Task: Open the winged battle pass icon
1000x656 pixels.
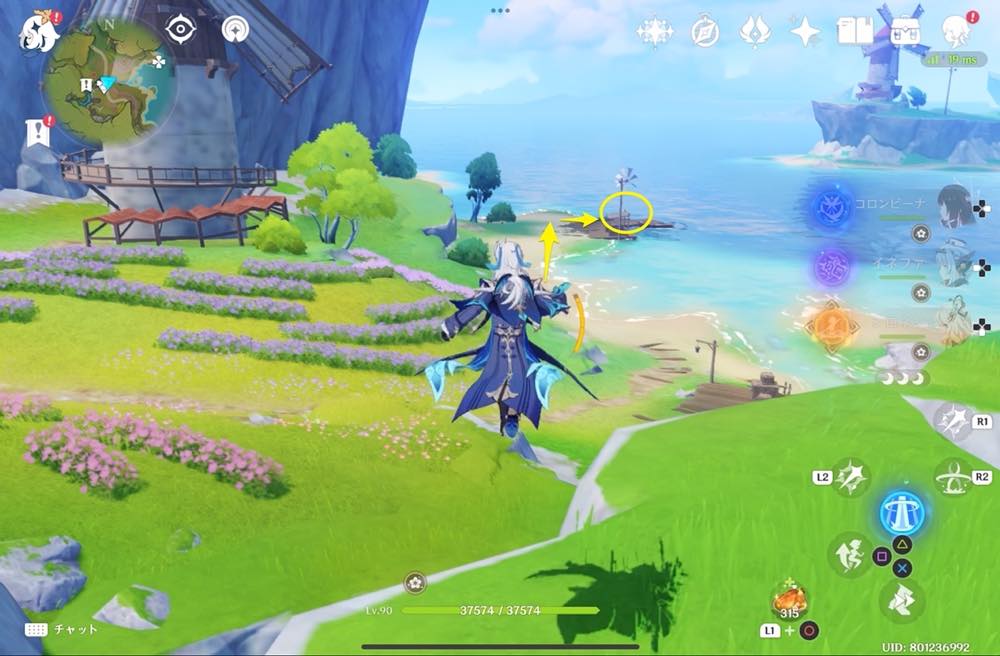Action: pyautogui.click(x=754, y=33)
